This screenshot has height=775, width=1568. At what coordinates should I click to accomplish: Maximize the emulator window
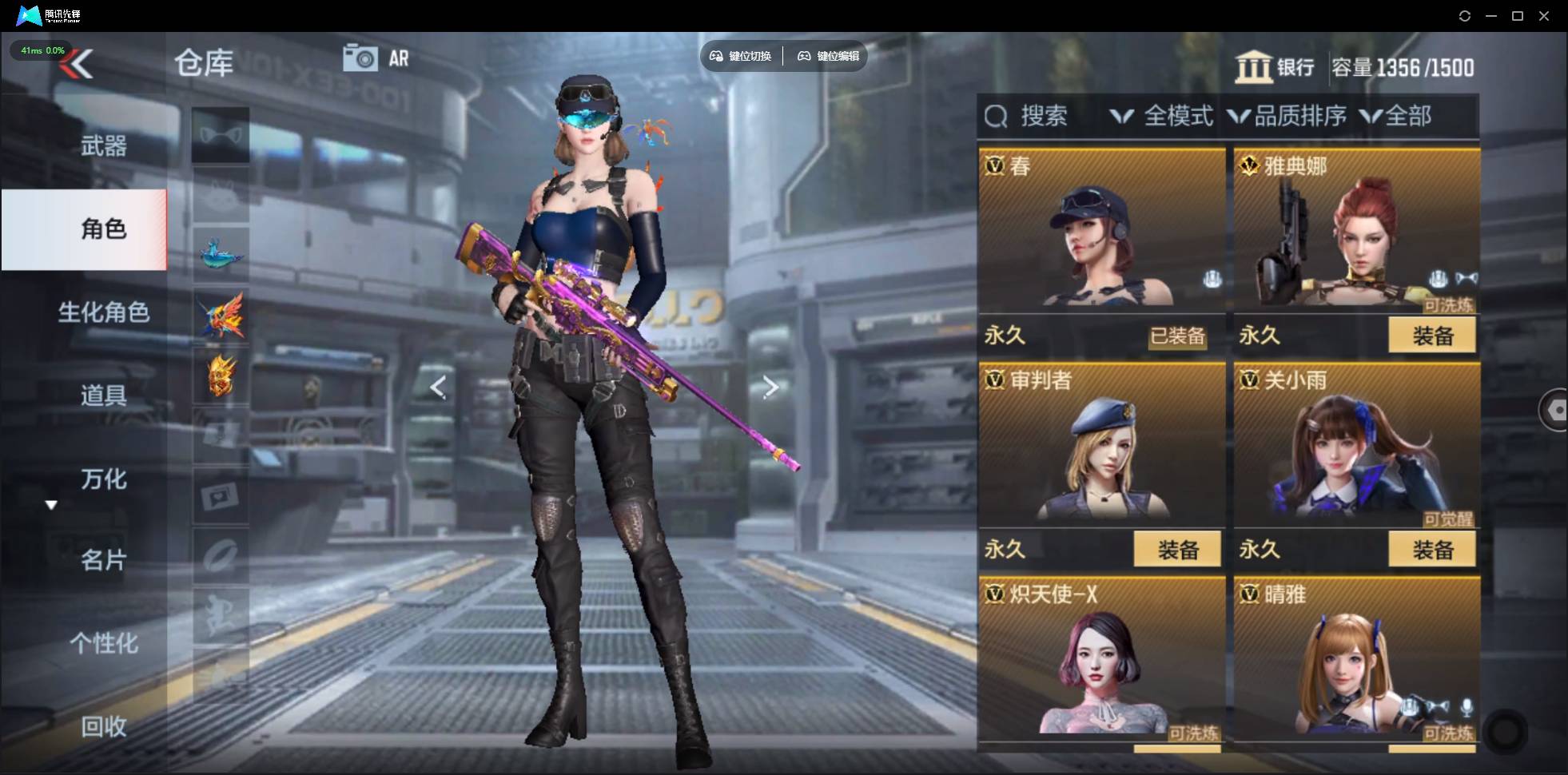[1518, 16]
